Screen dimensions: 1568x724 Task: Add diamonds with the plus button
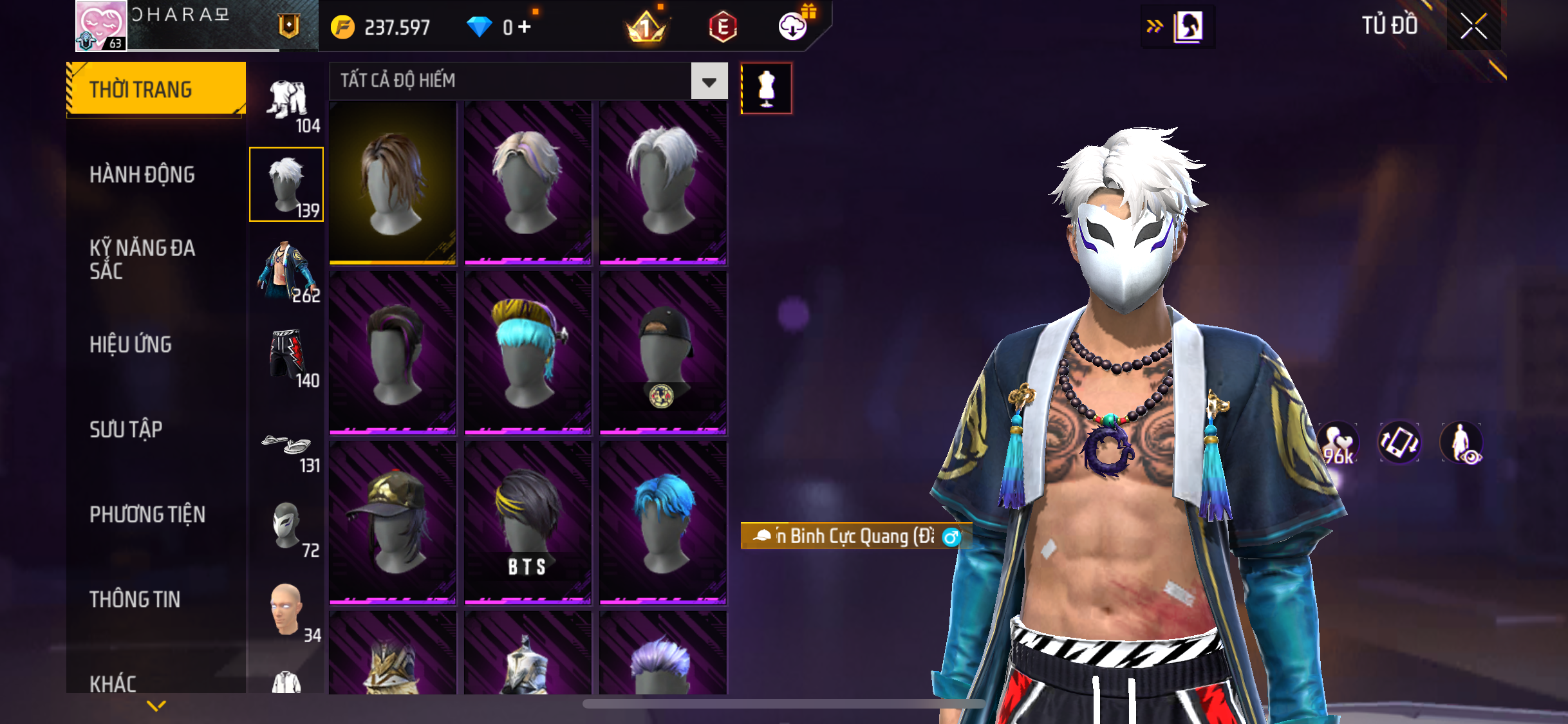tap(525, 27)
